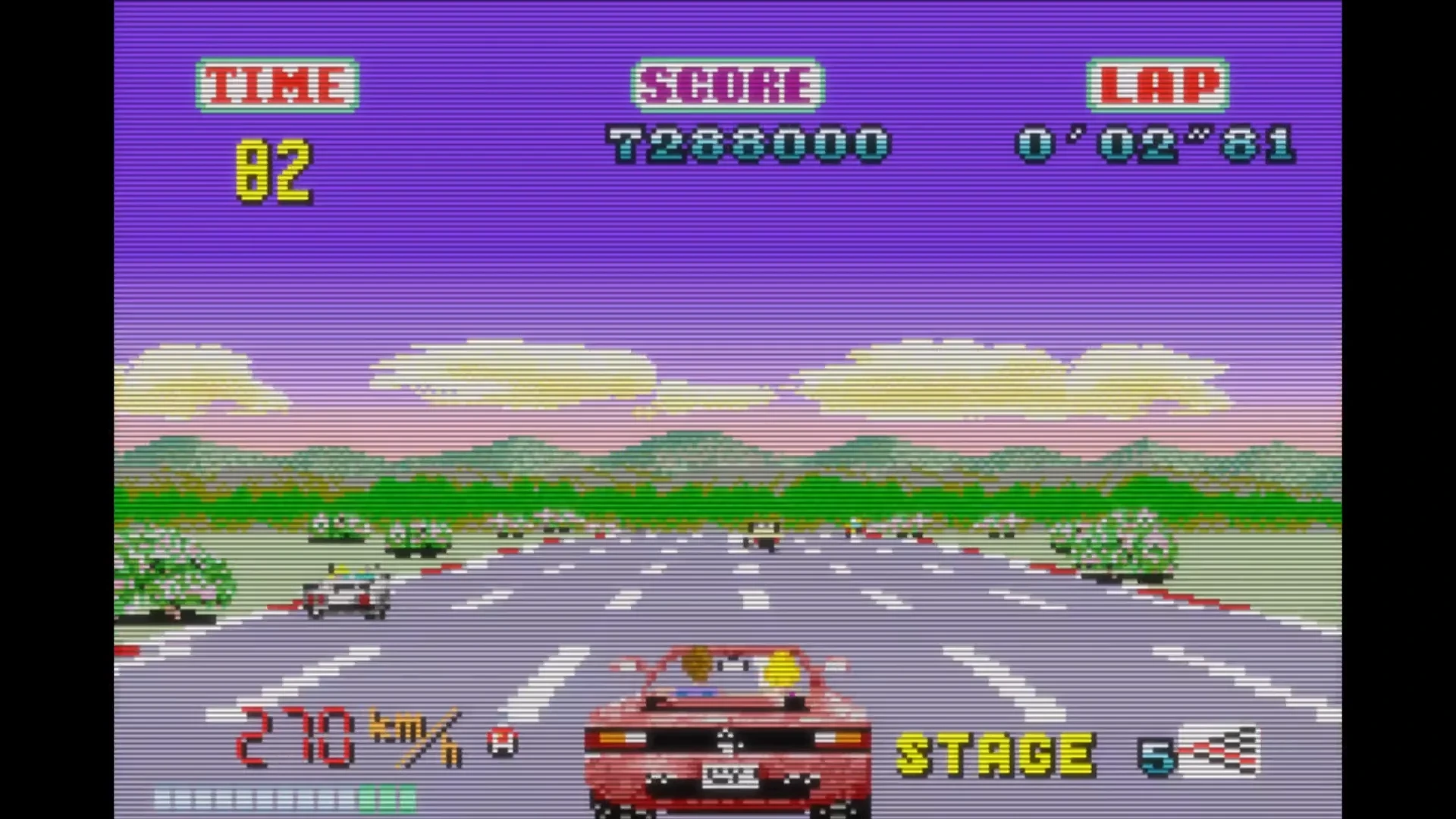Click the LAP header banner
Image resolution: width=1456 pixels, height=819 pixels.
(x=1158, y=84)
